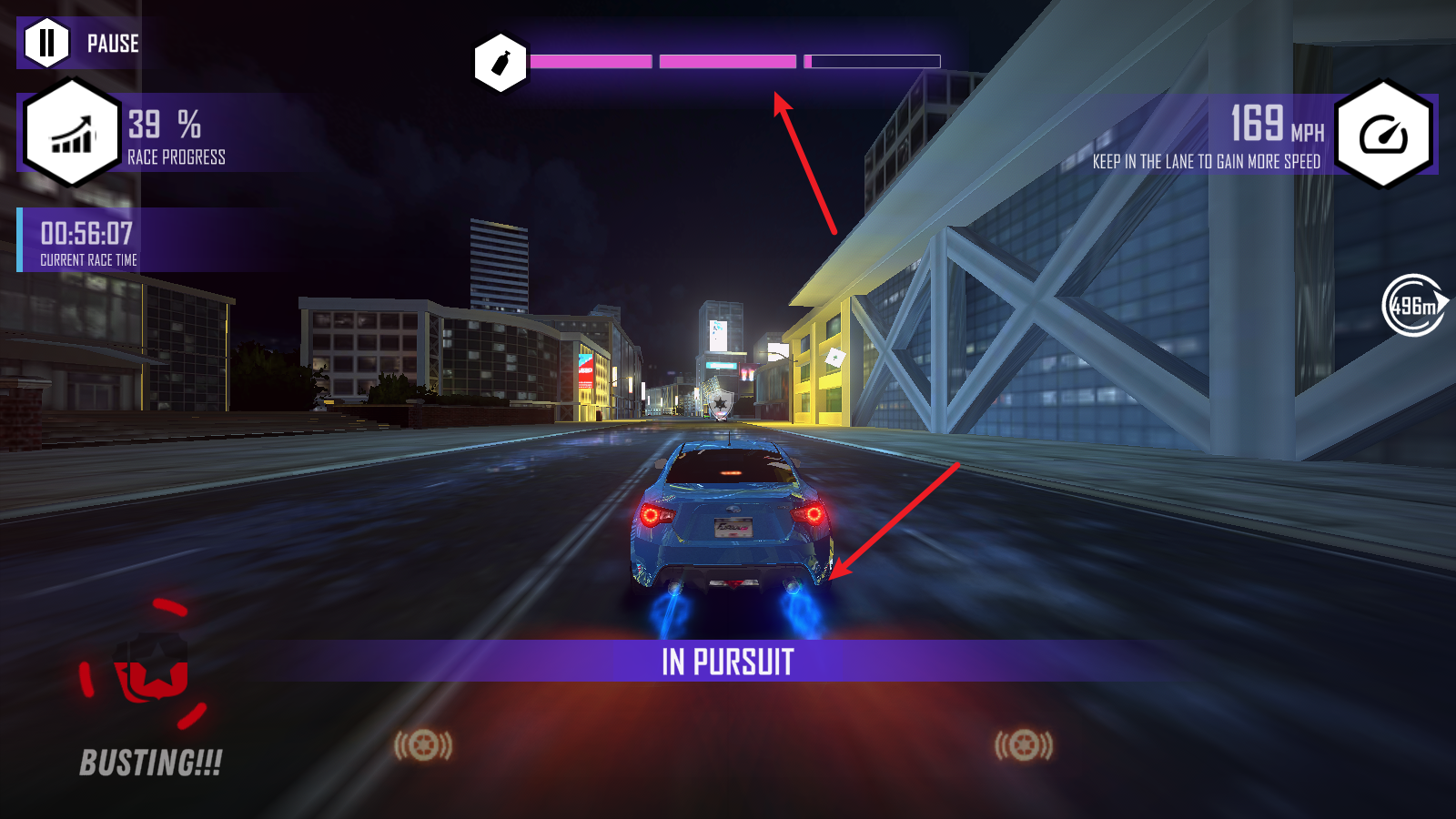Screen dimensions: 1456x819
Task: Tap the left brake tire icon
Action: [423, 746]
